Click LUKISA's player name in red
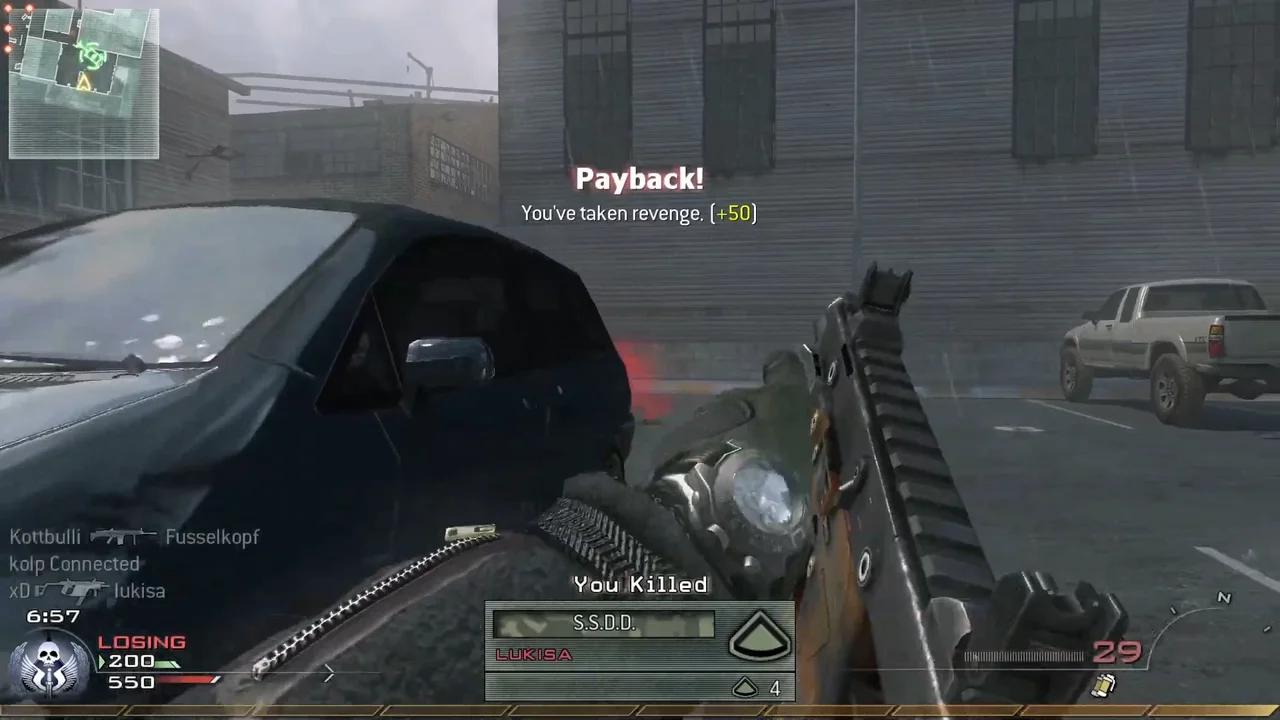 coord(533,655)
